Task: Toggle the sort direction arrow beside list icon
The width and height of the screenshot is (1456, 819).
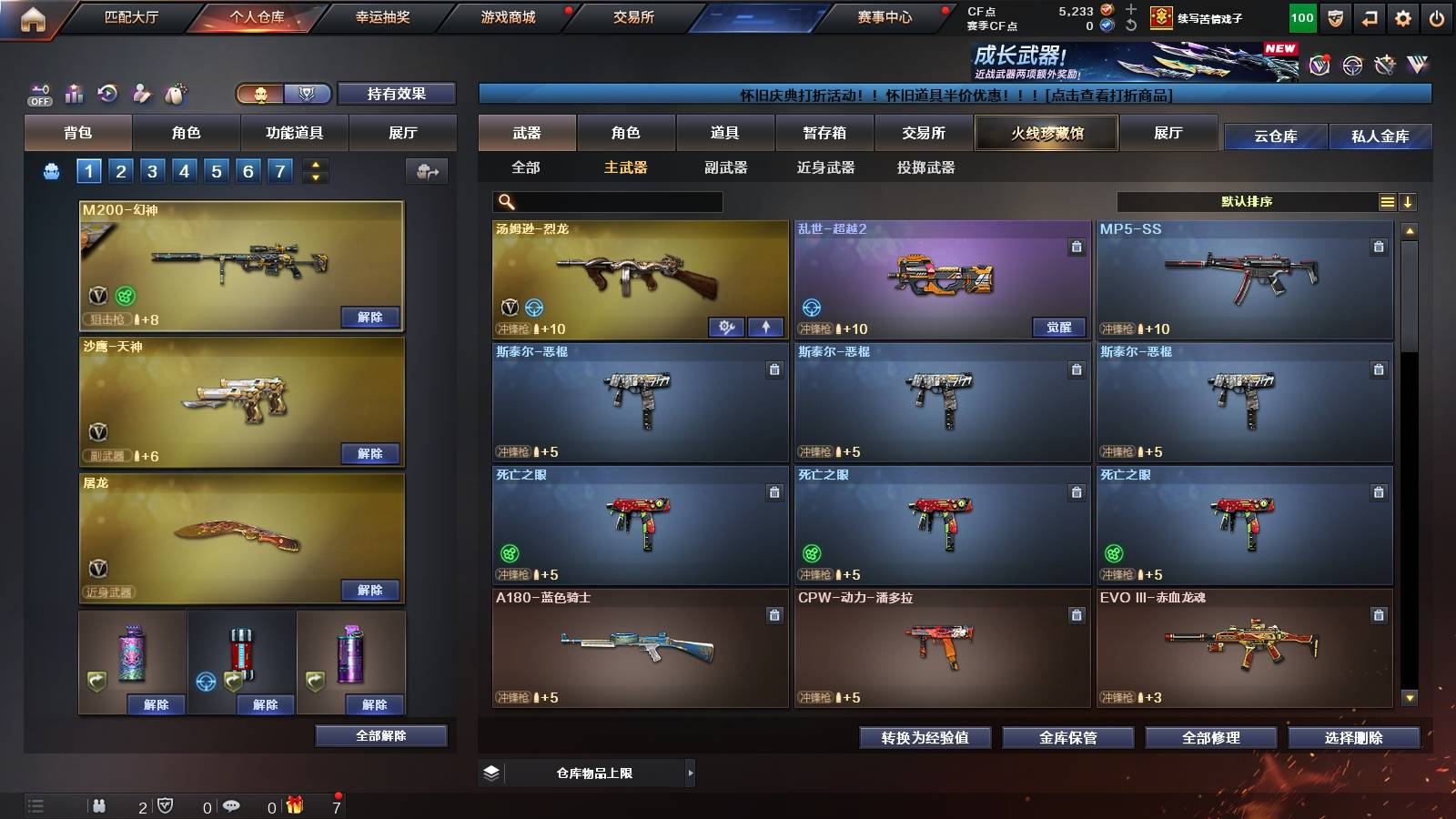Action: coord(1410,201)
